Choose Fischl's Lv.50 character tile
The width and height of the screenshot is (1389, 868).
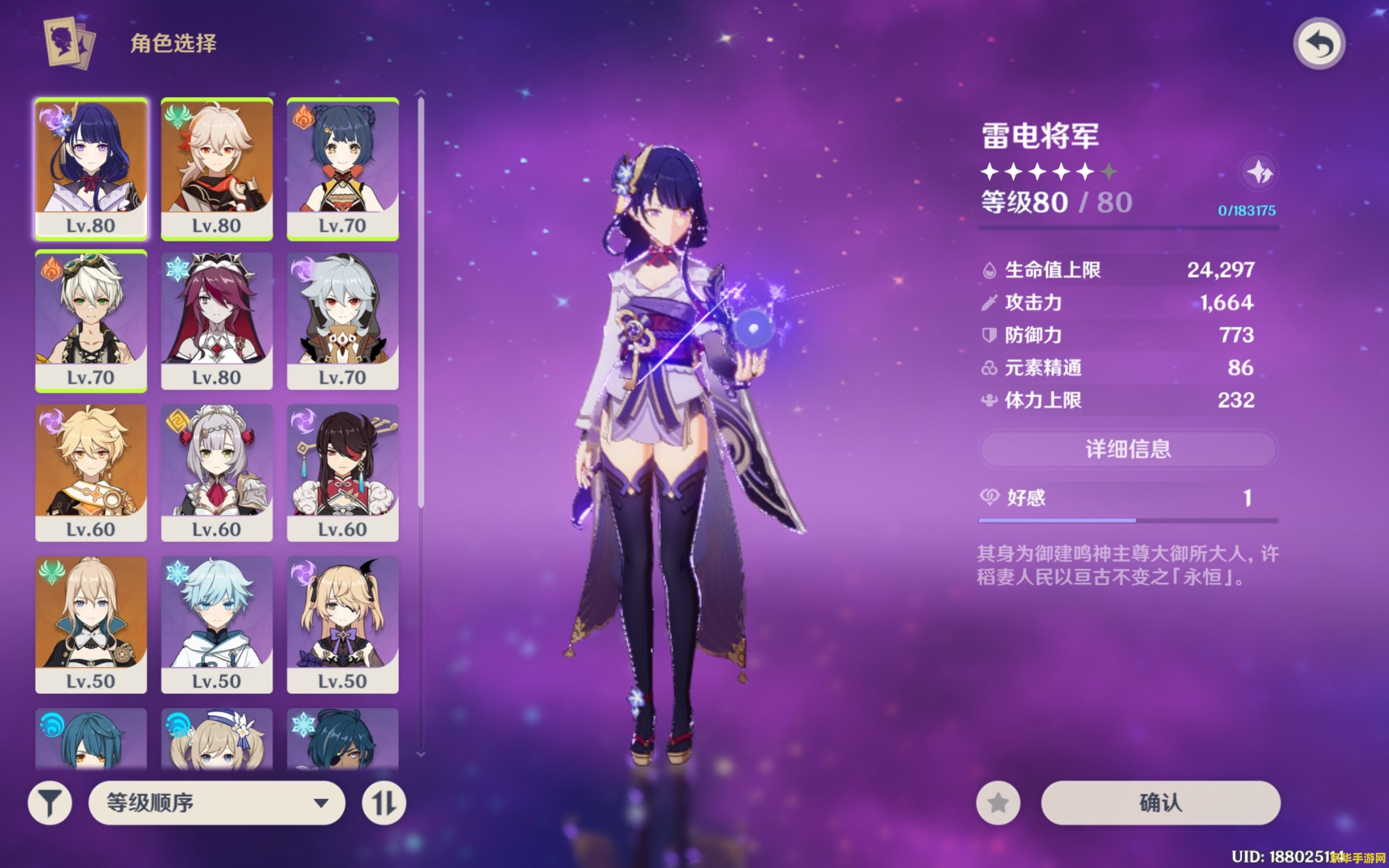tap(343, 624)
